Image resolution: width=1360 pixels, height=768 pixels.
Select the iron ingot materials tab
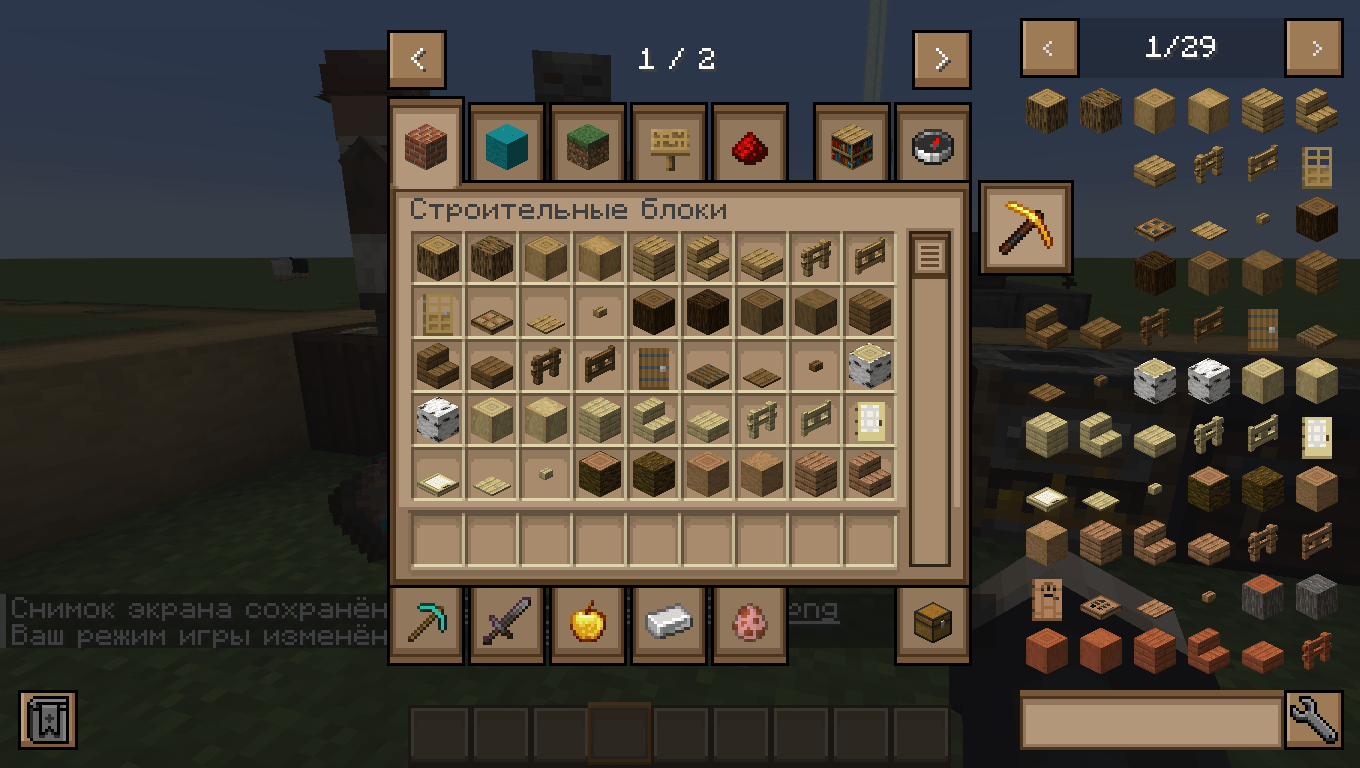click(668, 622)
